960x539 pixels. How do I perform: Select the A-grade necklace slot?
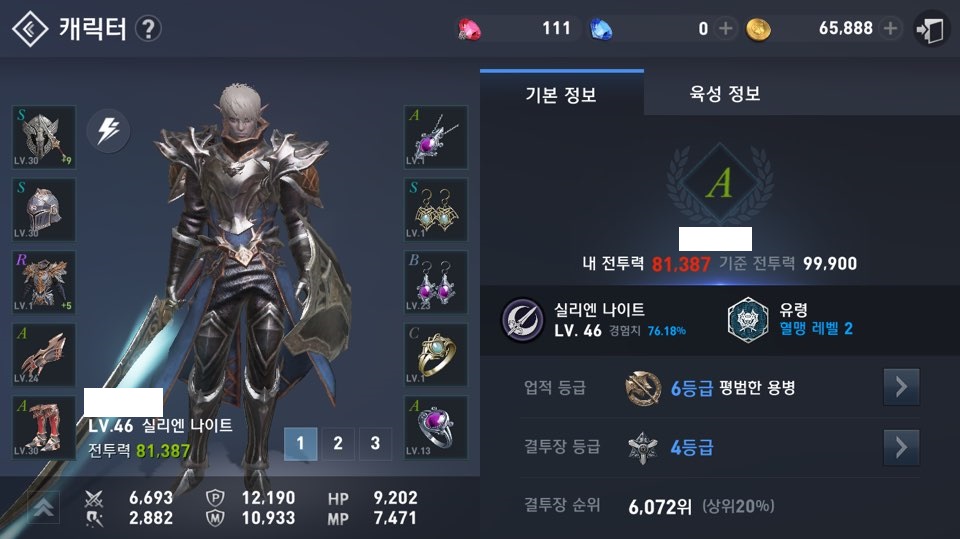click(x=436, y=137)
